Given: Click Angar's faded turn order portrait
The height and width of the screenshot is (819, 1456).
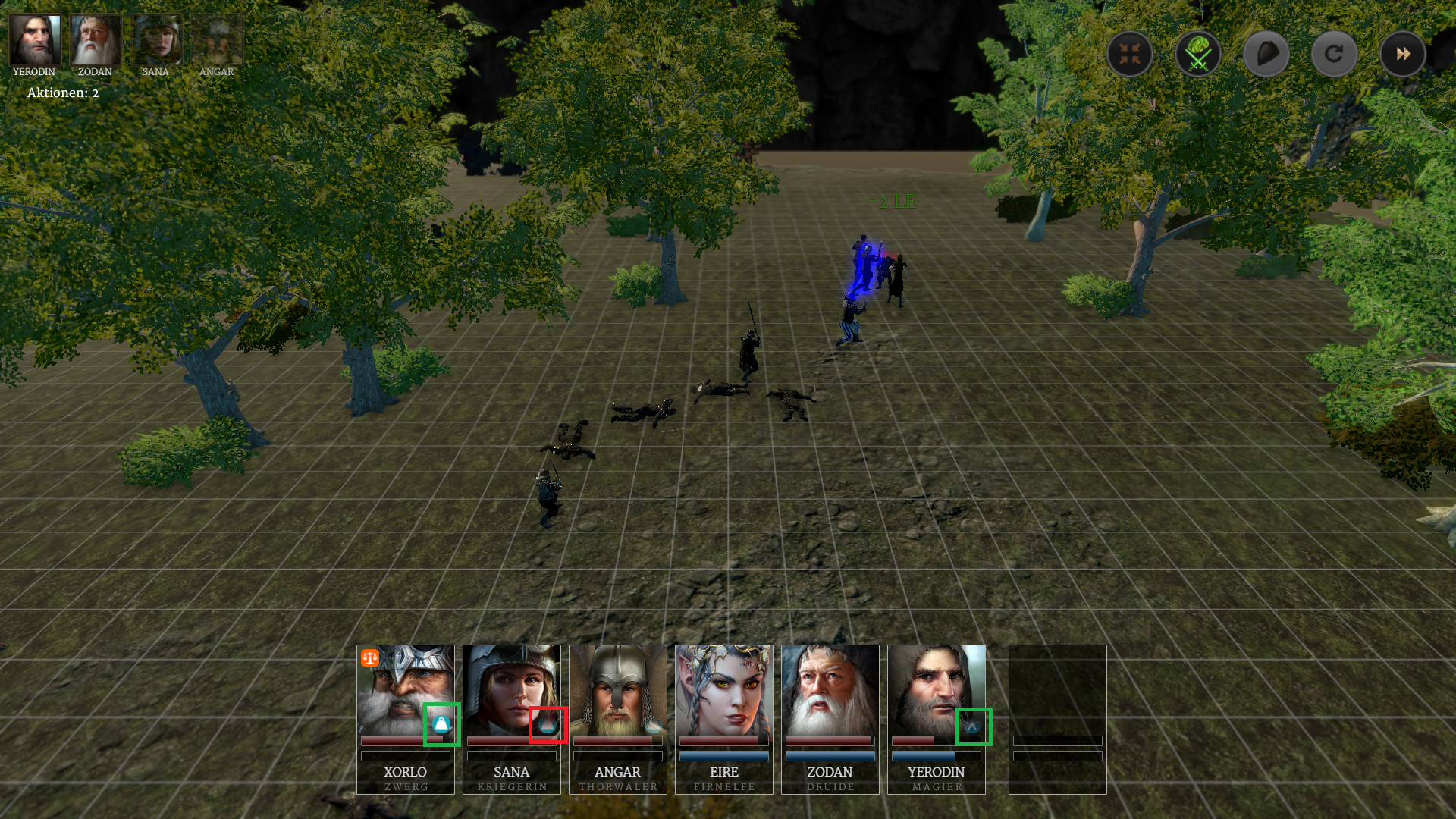Looking at the screenshot, I should (x=217, y=40).
